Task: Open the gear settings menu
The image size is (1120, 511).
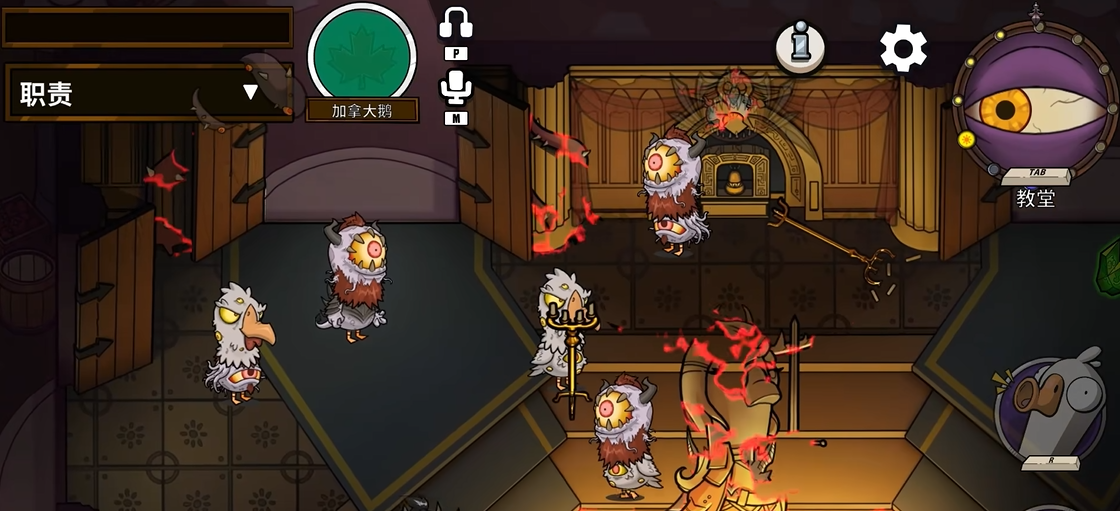Action: pyautogui.click(x=902, y=48)
